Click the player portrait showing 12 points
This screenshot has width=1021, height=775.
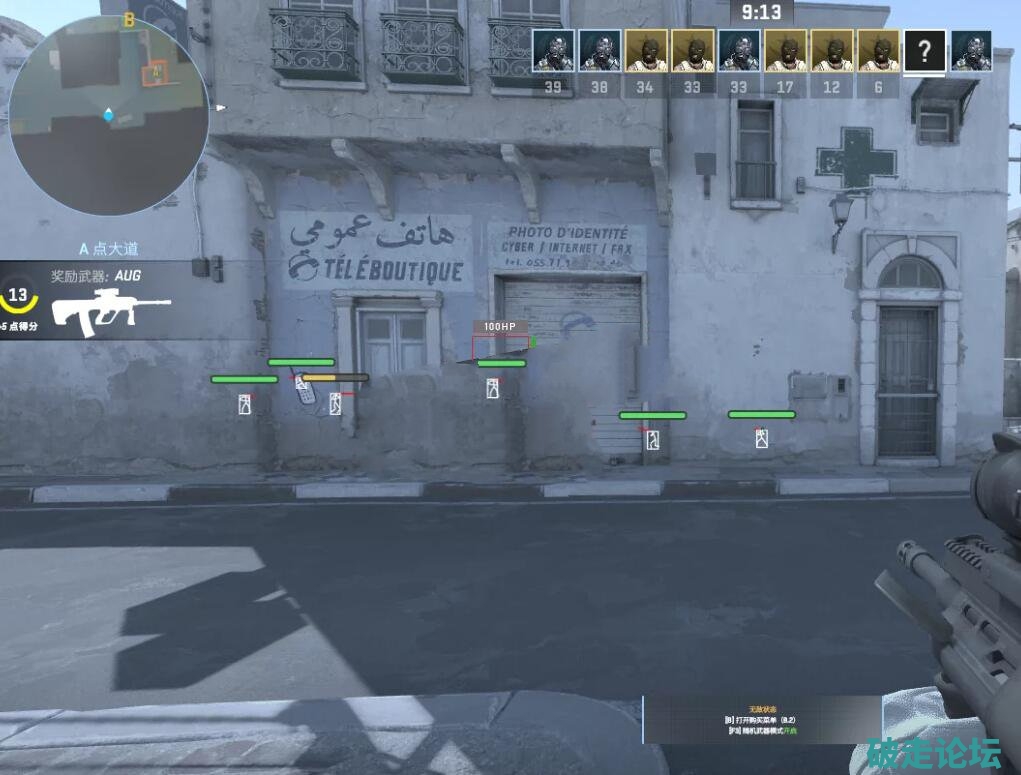pos(832,51)
